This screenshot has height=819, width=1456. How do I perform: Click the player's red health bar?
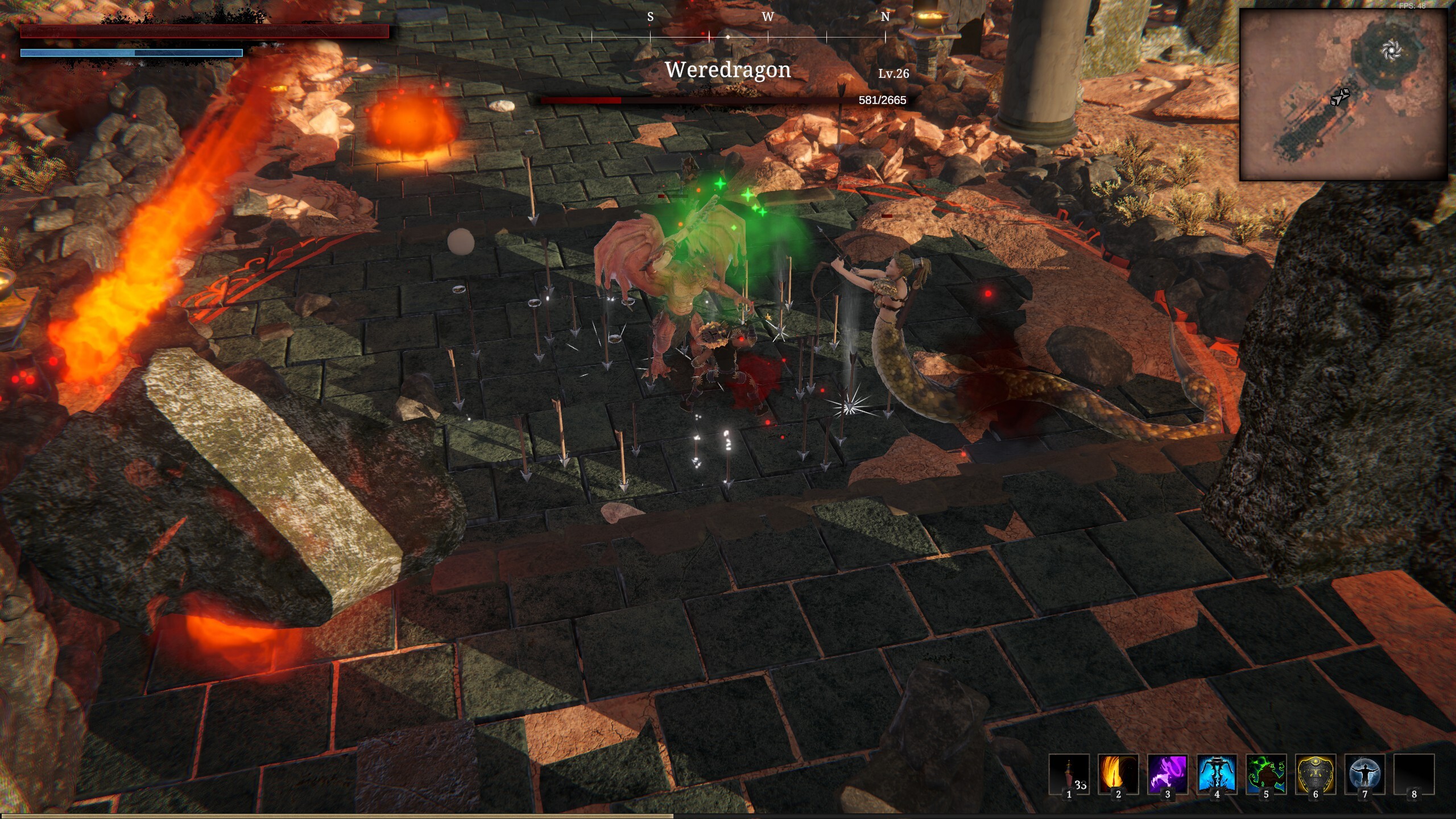pos(202,31)
